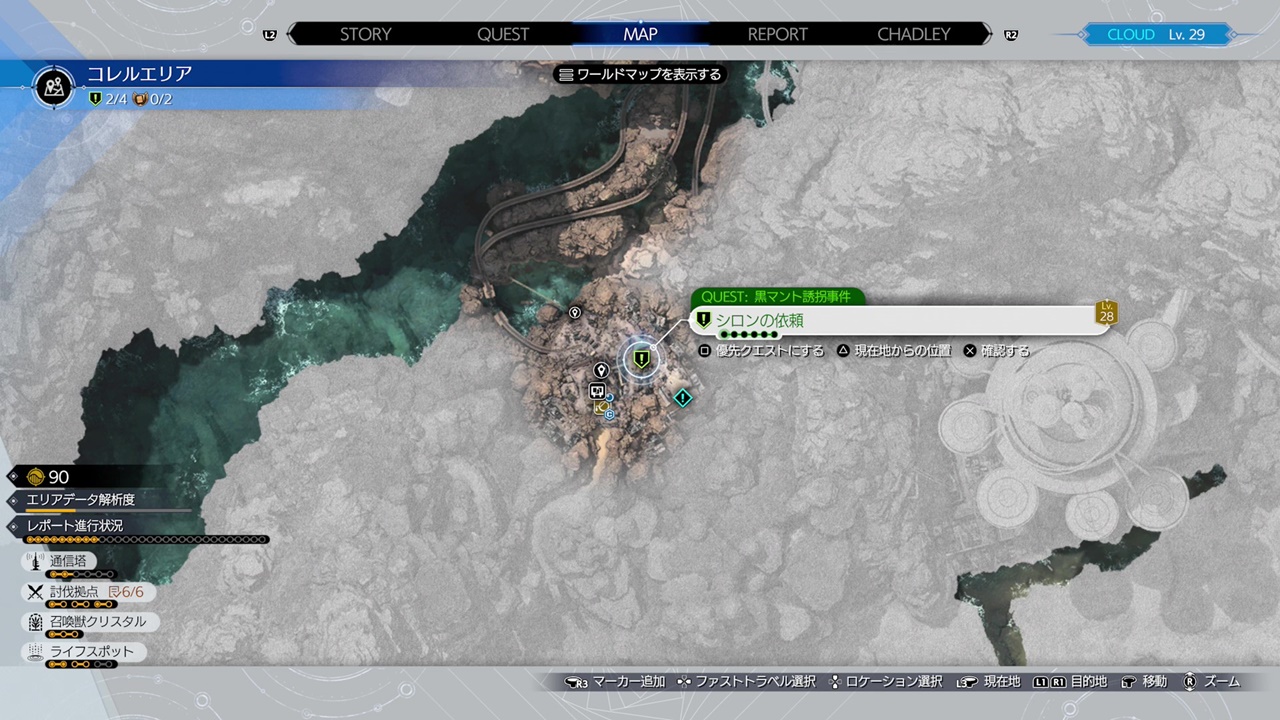This screenshot has height=720, width=1280.
Task: Select the black bus stop map marker
Action: (x=597, y=391)
